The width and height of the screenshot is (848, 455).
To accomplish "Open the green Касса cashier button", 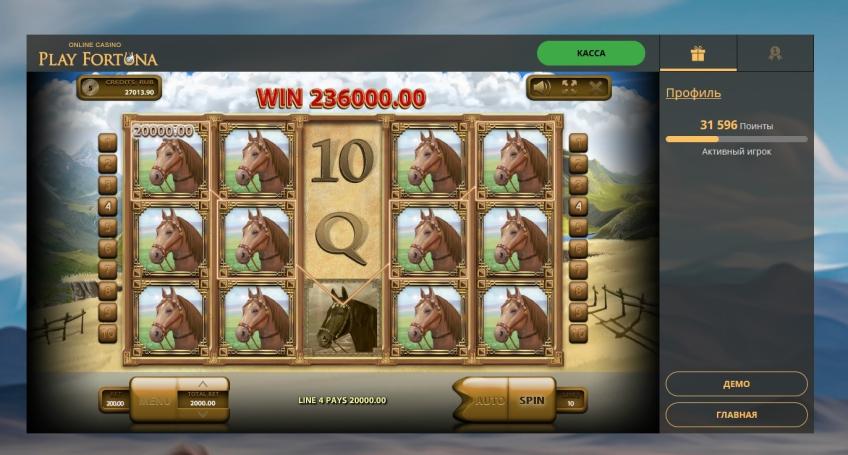I will coord(590,53).
